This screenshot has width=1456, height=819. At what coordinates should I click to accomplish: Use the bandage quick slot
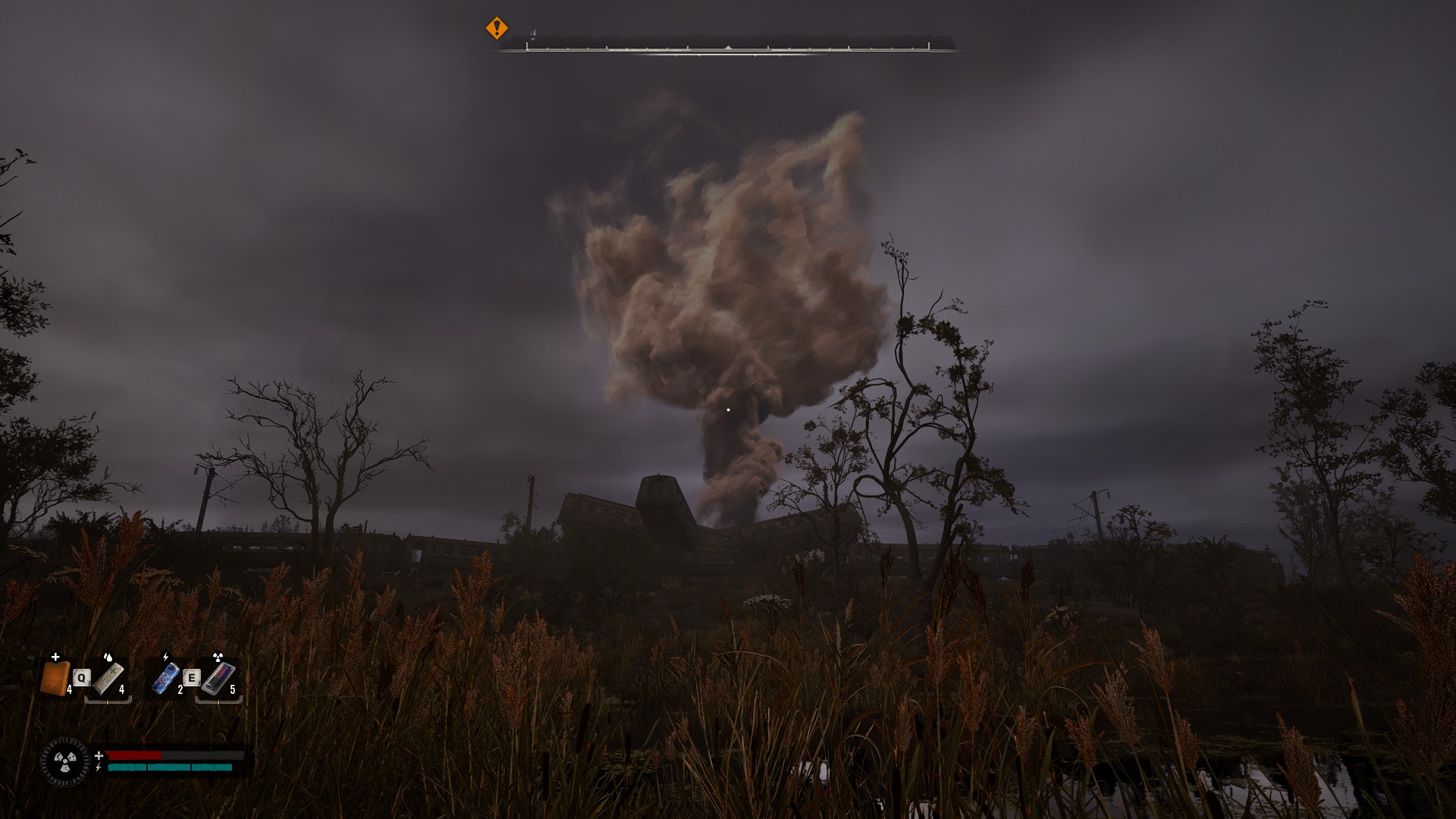pyautogui.click(x=108, y=679)
